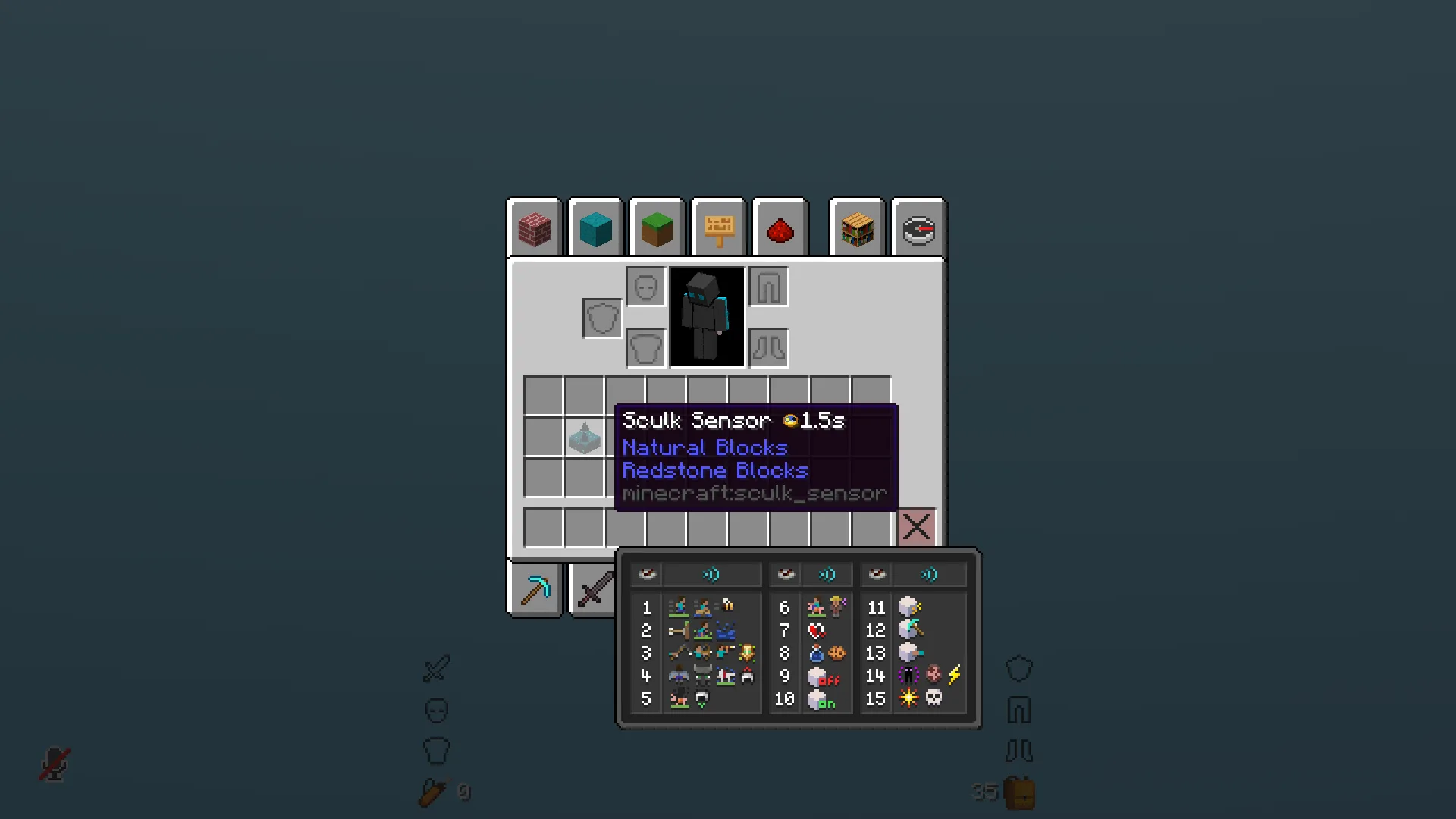
Task: Click the wither skull icon in row 15
Action: (x=936, y=698)
